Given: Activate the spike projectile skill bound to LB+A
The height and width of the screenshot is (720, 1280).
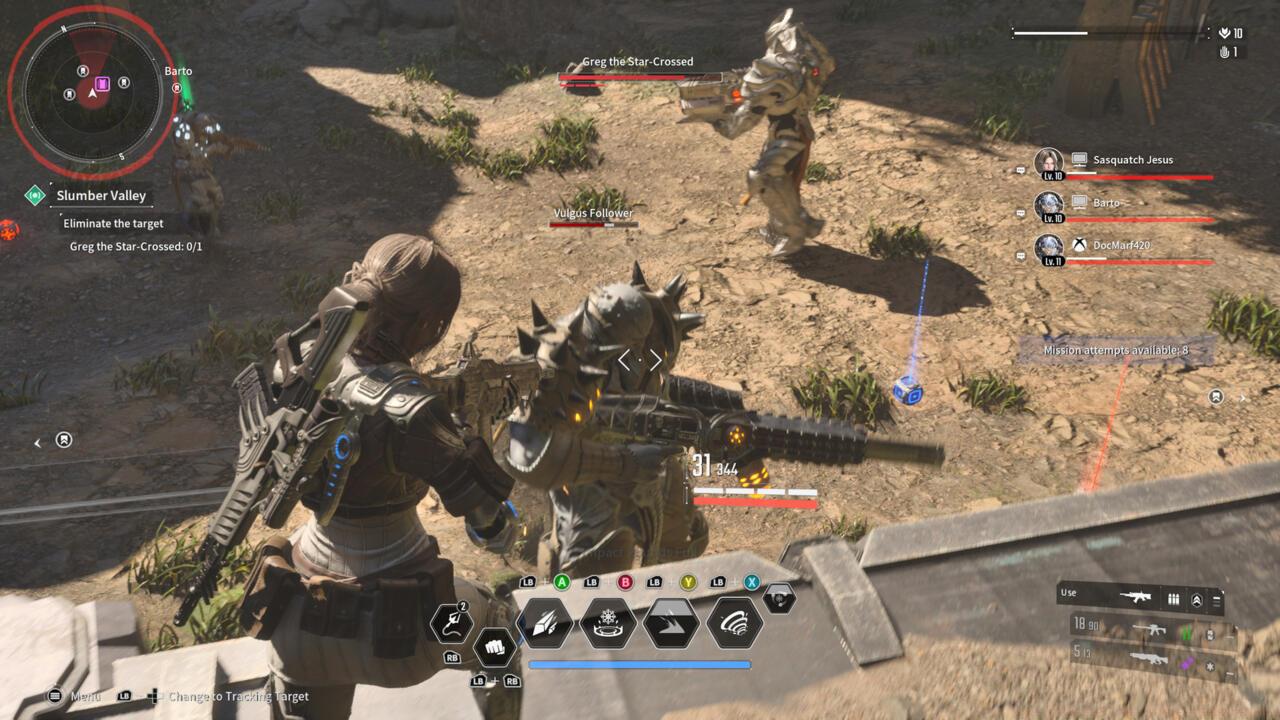Looking at the screenshot, I should (546, 624).
